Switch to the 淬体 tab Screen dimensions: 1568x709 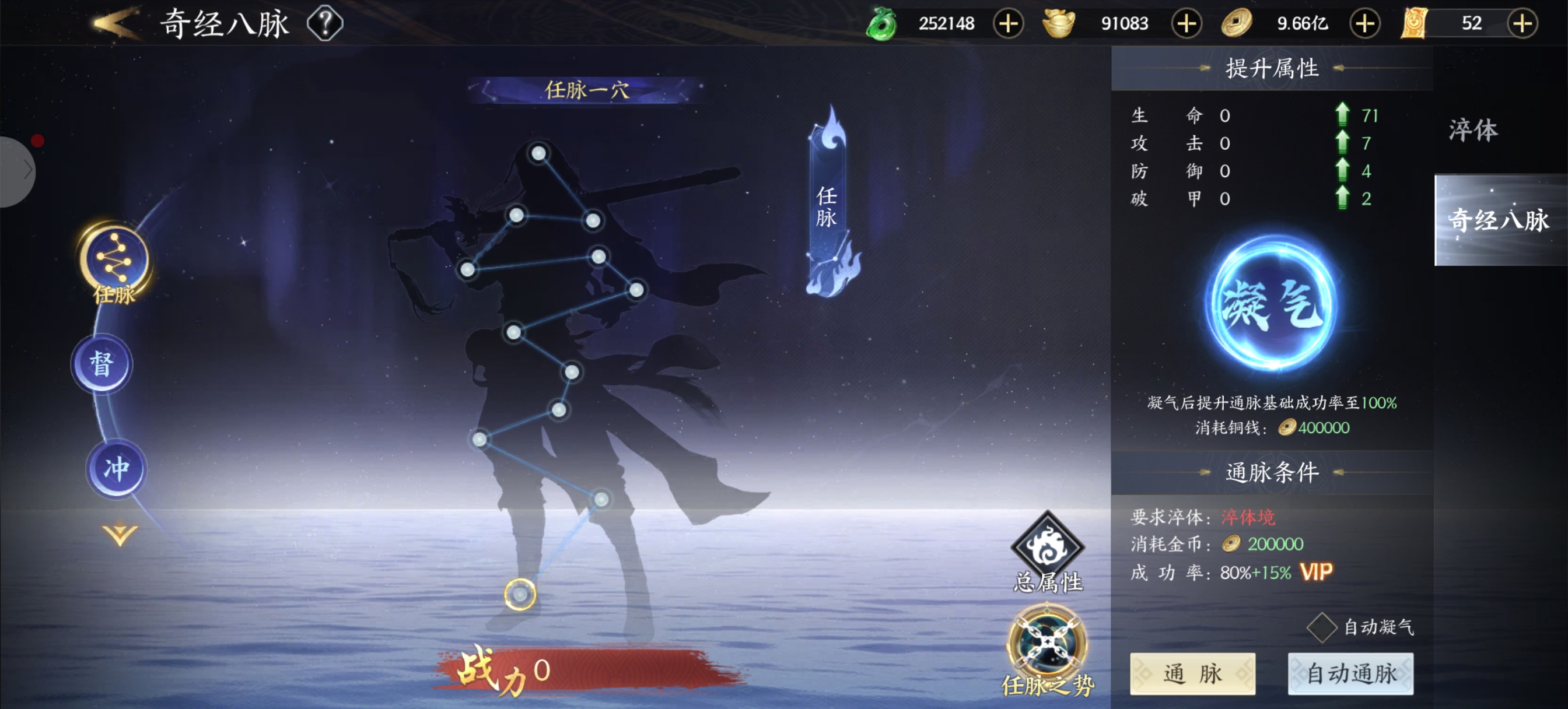[x=1473, y=130]
